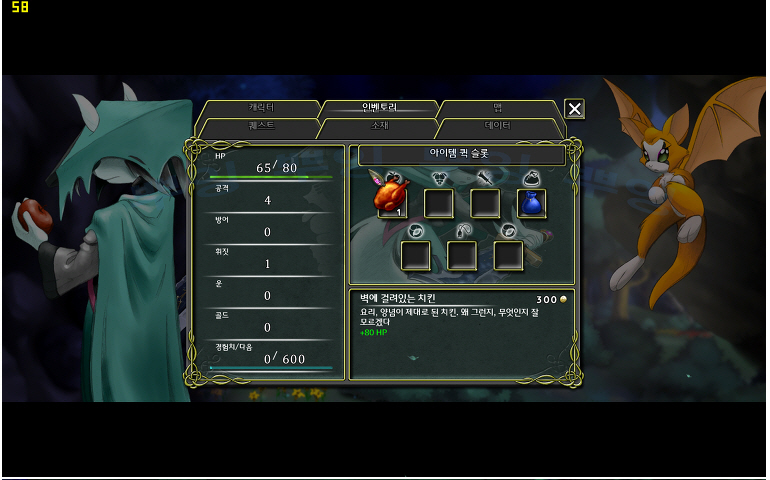Screen dimensions: 770x480
Task: Open the 맵 (Map) tab
Action: [497, 107]
